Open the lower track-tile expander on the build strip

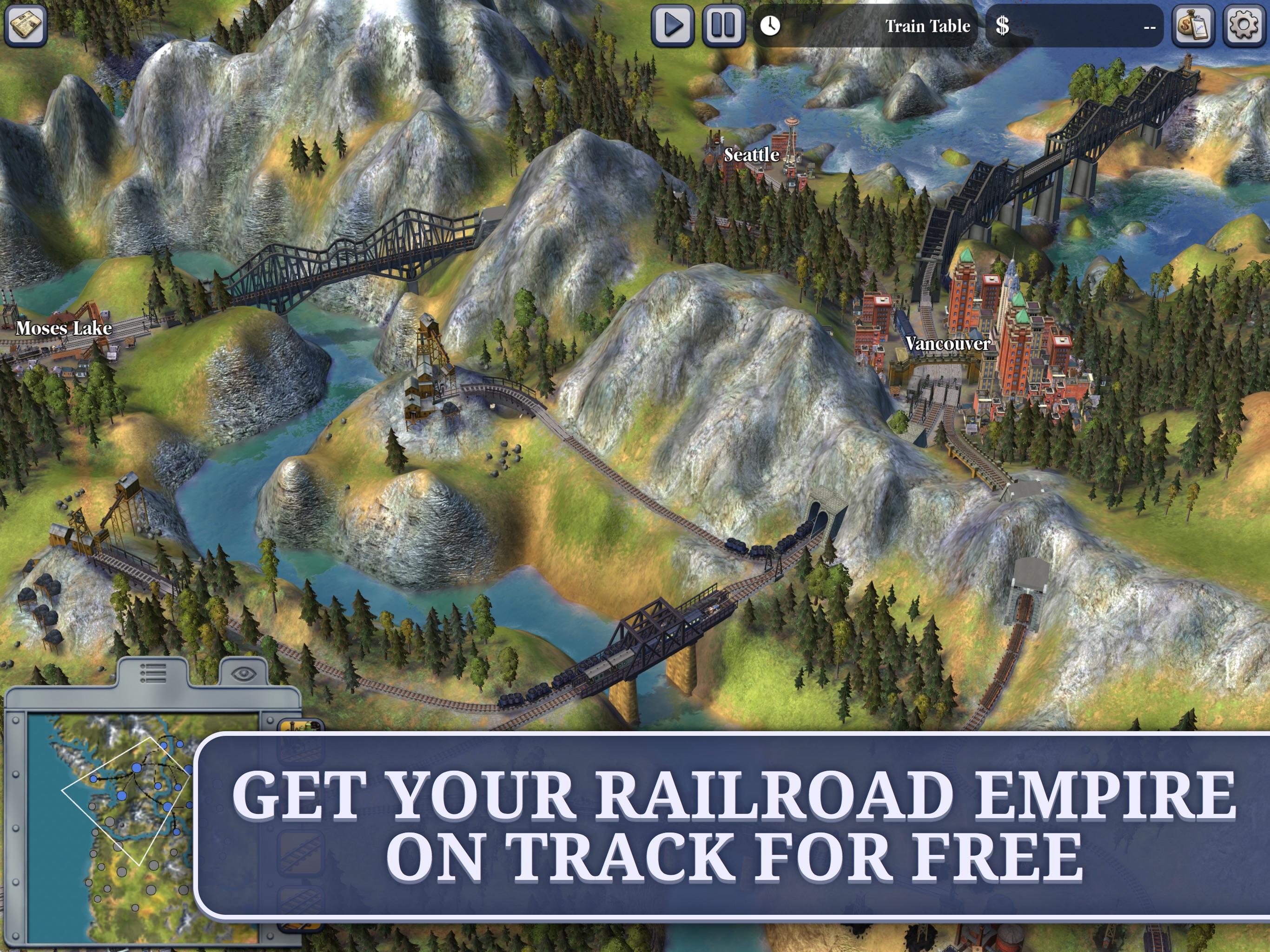pyautogui.click(x=303, y=901)
